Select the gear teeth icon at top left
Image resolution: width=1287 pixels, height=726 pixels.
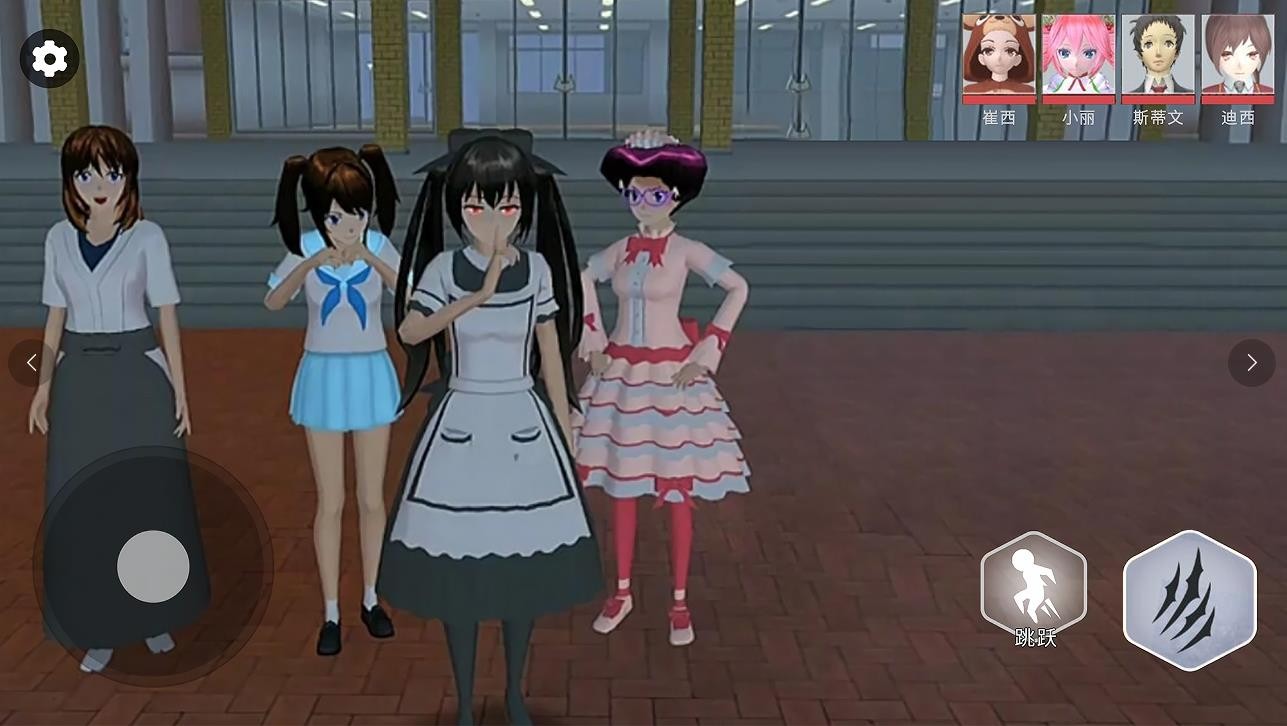(x=49, y=58)
